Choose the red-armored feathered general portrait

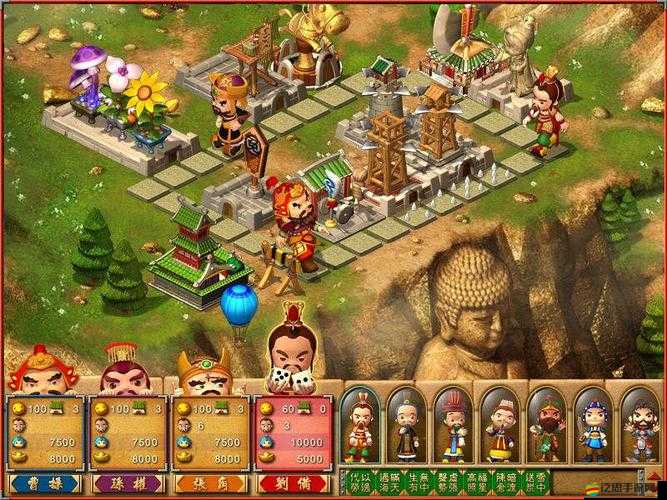coord(359,425)
